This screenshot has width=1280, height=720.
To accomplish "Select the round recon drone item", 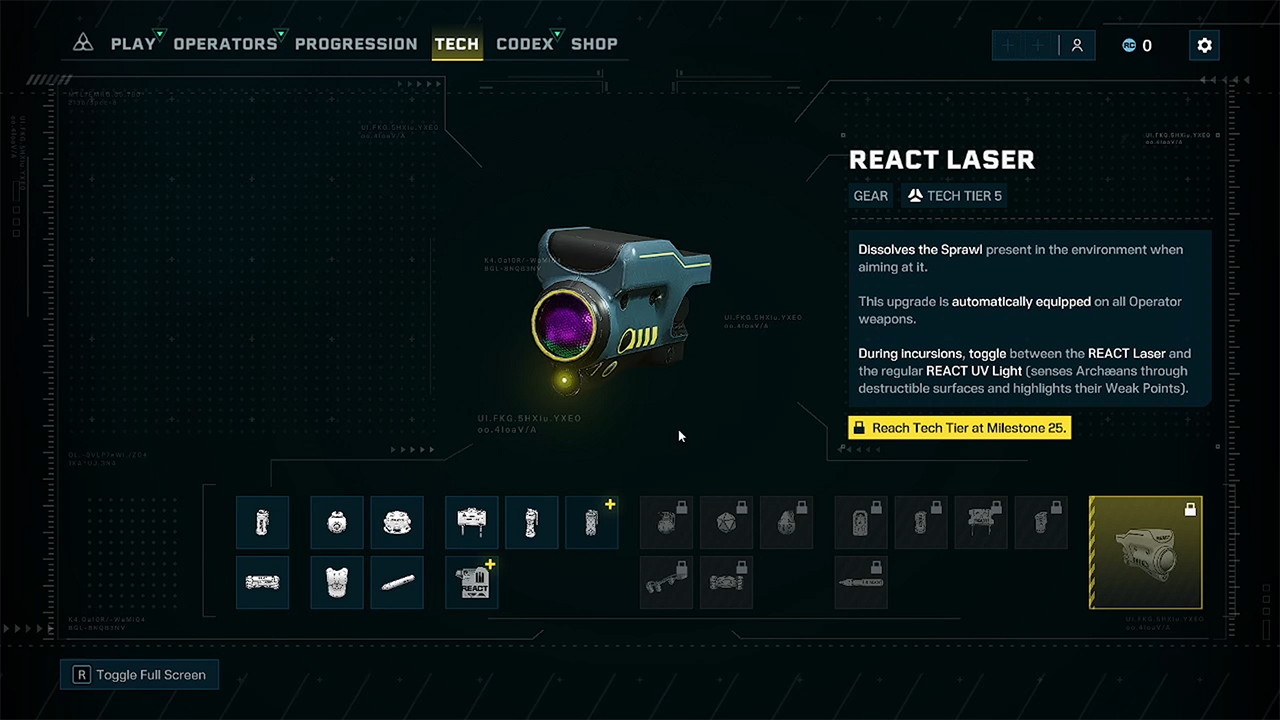I will point(336,522).
